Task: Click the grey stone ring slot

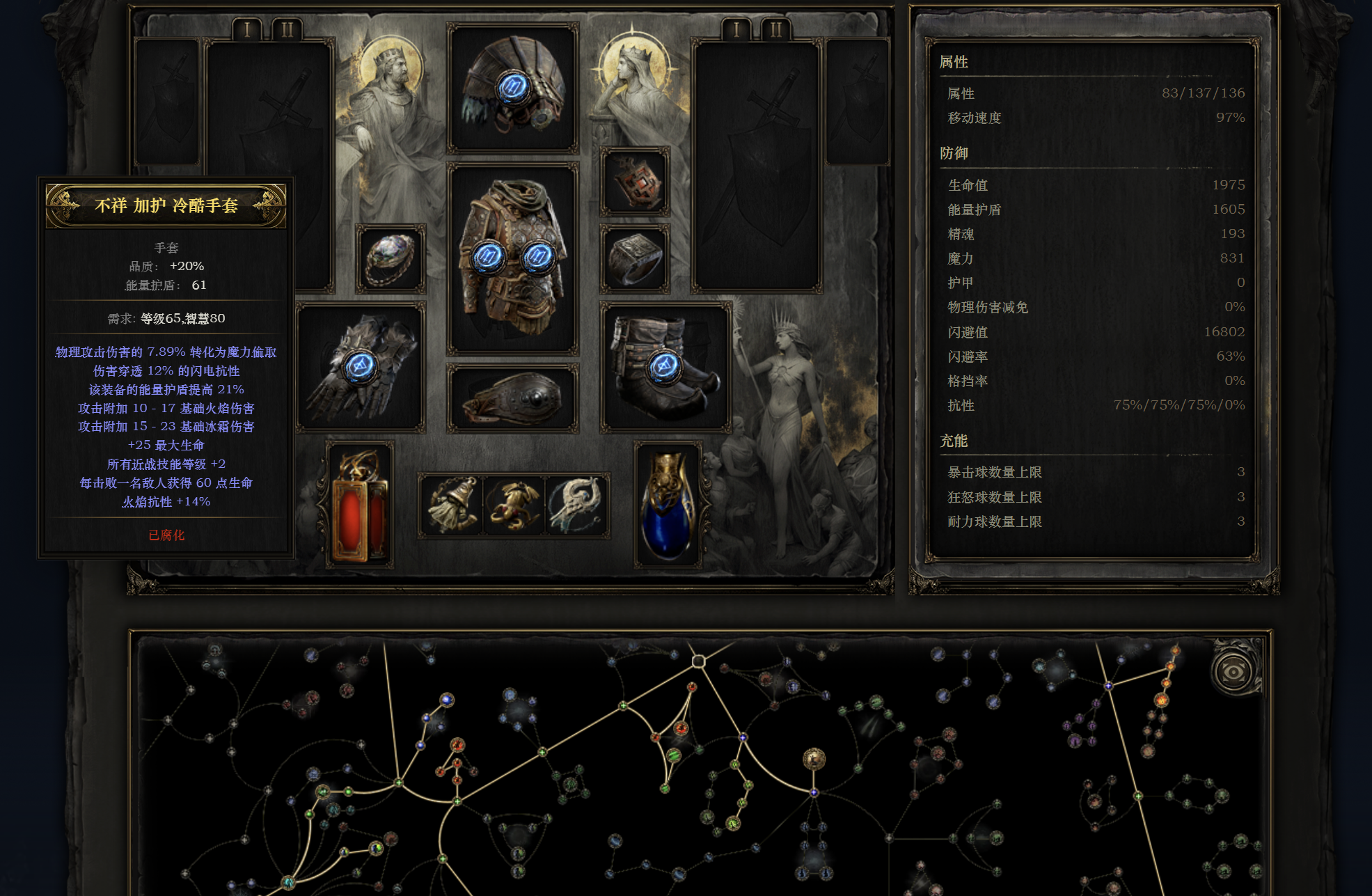Action: 635,258
